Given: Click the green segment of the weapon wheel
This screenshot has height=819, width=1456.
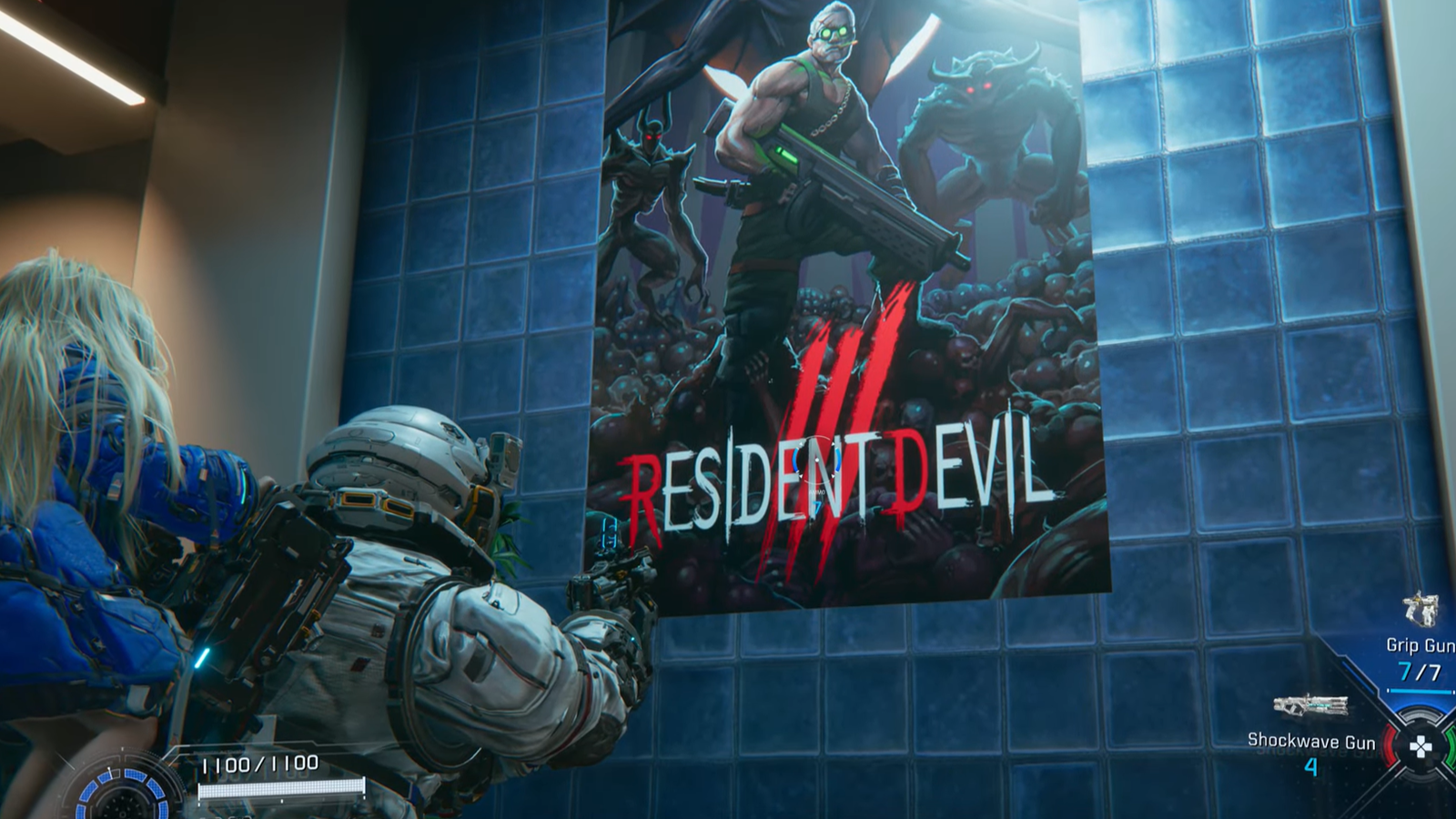Looking at the screenshot, I should 1451,747.
